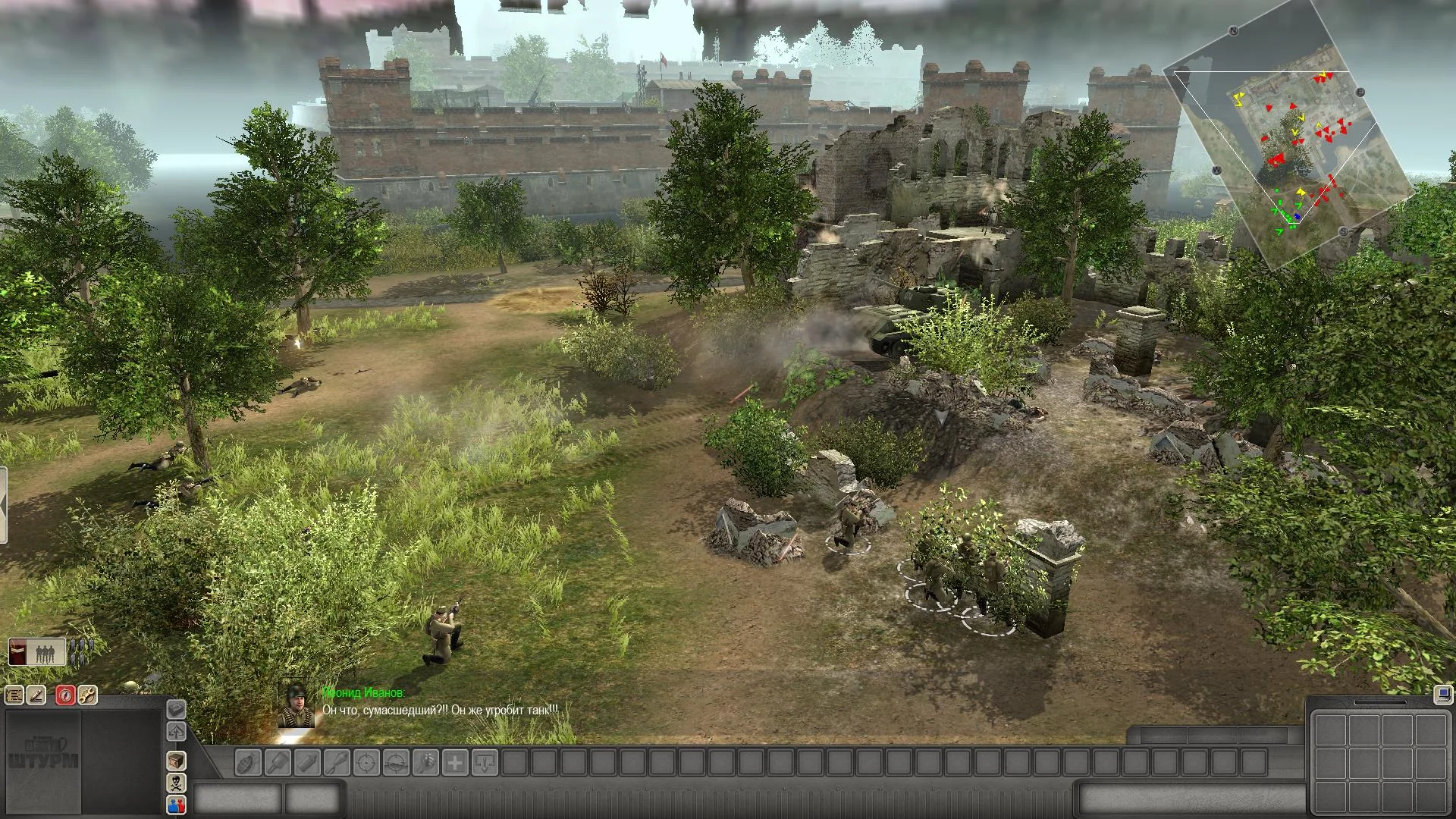The height and width of the screenshot is (819, 1456).
Task: Open the wrench settings button
Action: 87,695
